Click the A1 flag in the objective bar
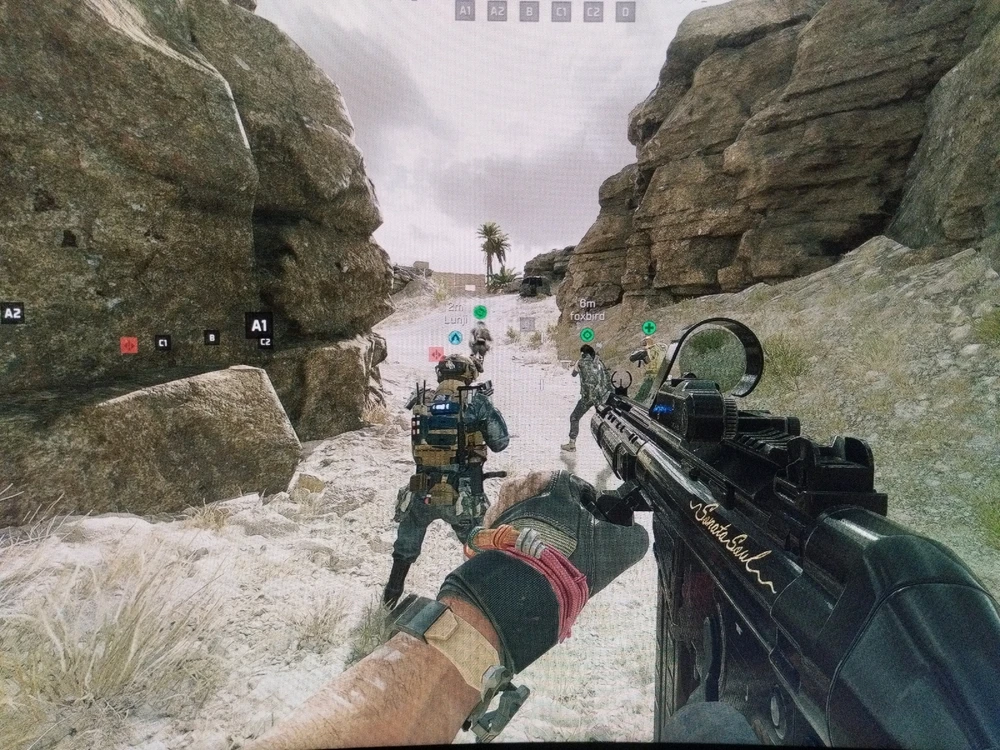The width and height of the screenshot is (1000, 750). (x=465, y=11)
